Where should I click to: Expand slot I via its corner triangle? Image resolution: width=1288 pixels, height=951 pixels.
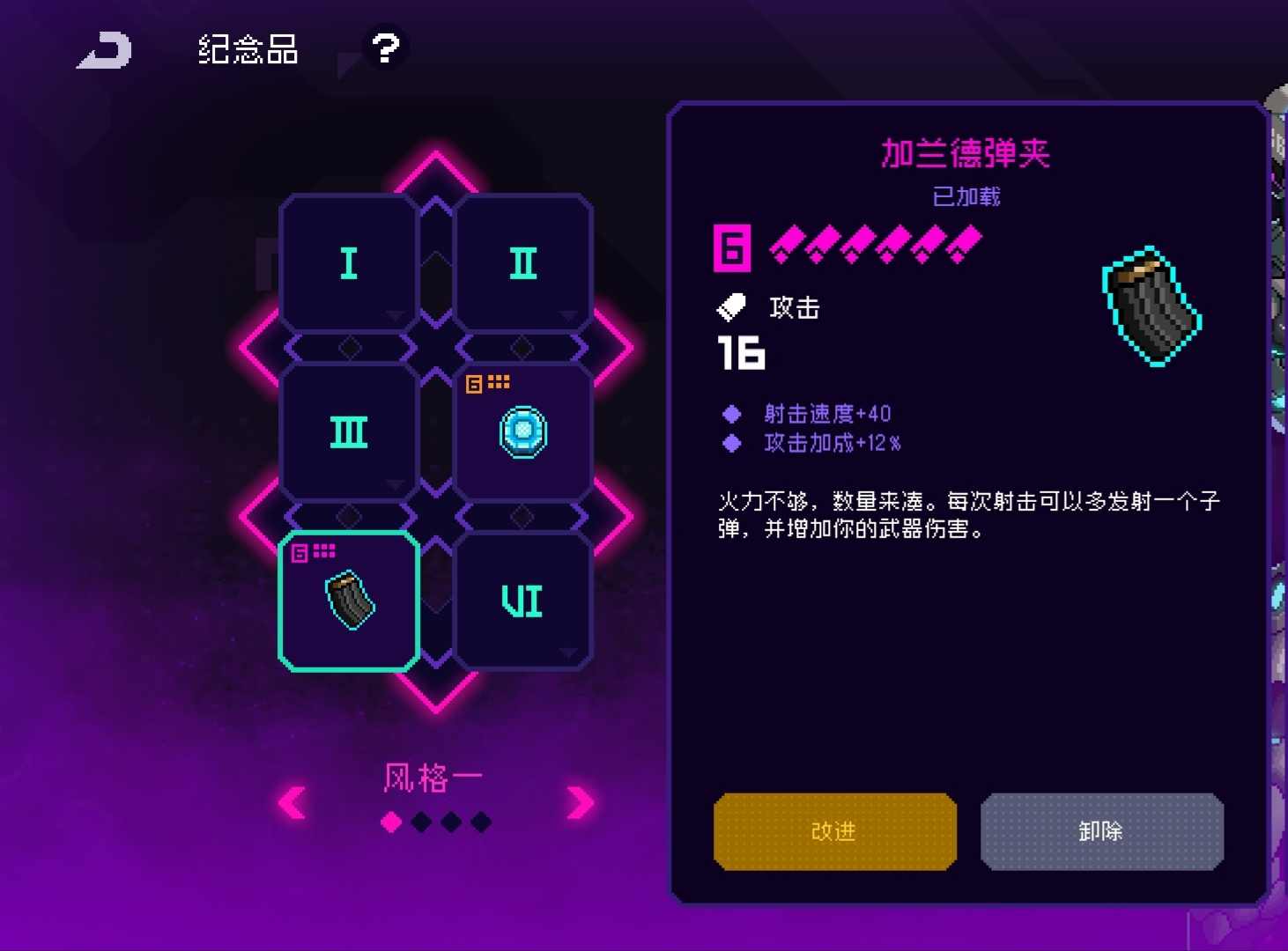point(394,316)
